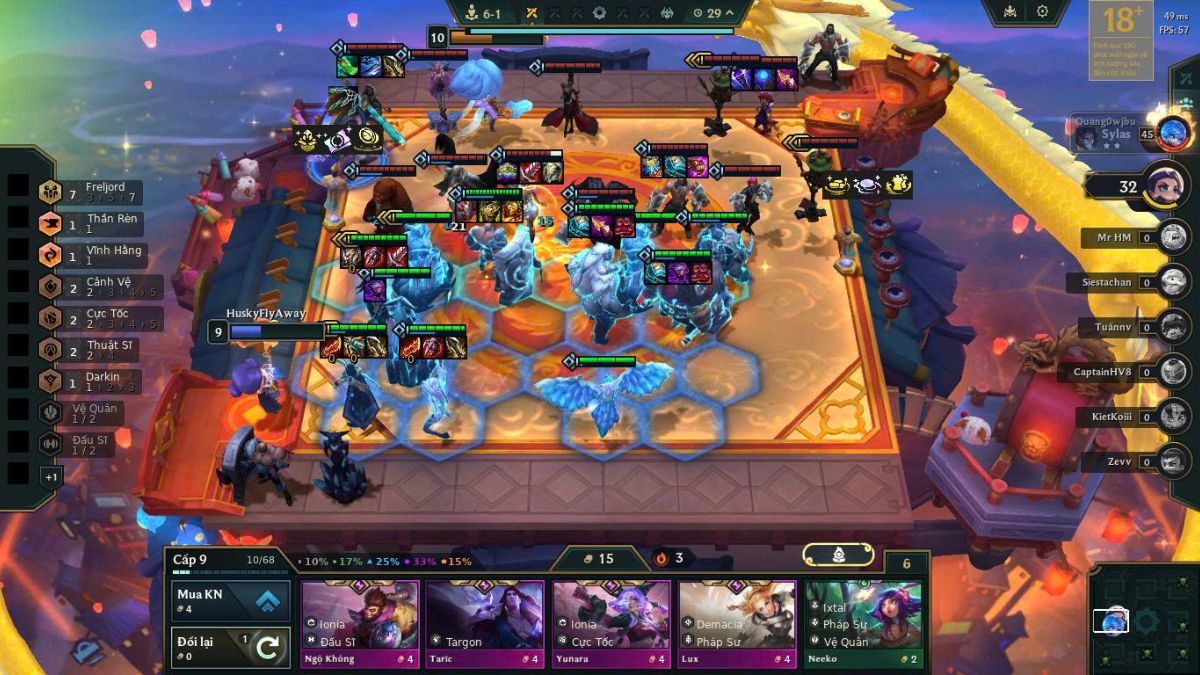Open the settings gear icon
The image size is (1200, 675).
click(x=1042, y=12)
